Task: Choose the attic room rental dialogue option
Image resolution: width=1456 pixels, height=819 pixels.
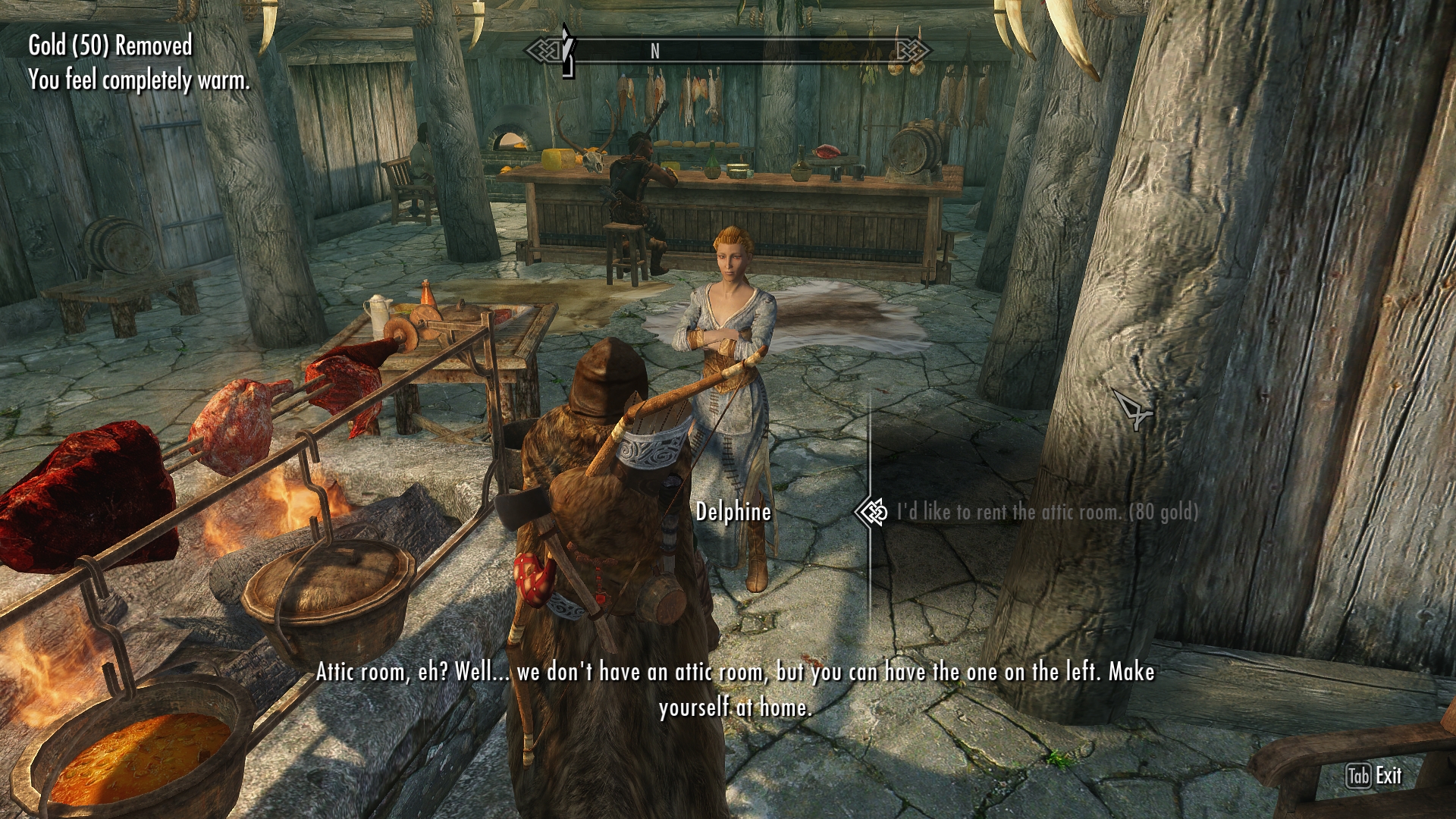Action: pyautogui.click(x=1046, y=513)
